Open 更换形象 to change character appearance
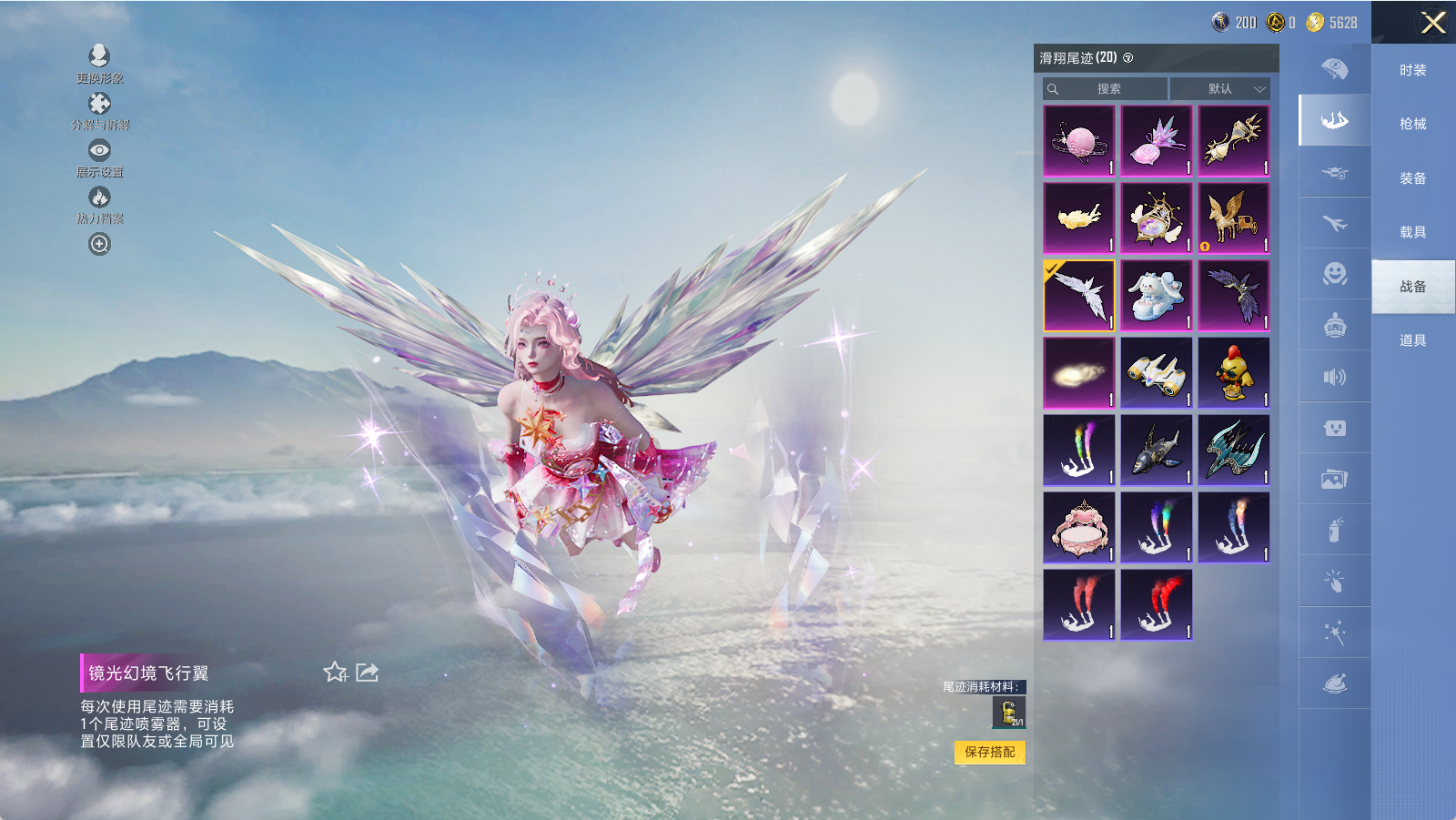 (x=99, y=56)
